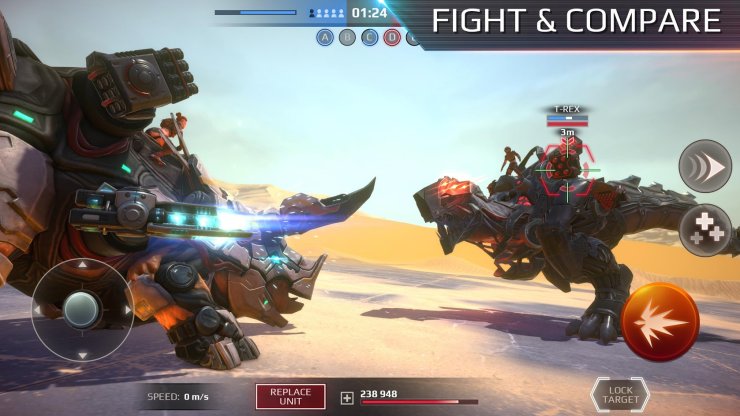
Task: Use the grey four-dot cluster ability button
Action: pos(705,230)
